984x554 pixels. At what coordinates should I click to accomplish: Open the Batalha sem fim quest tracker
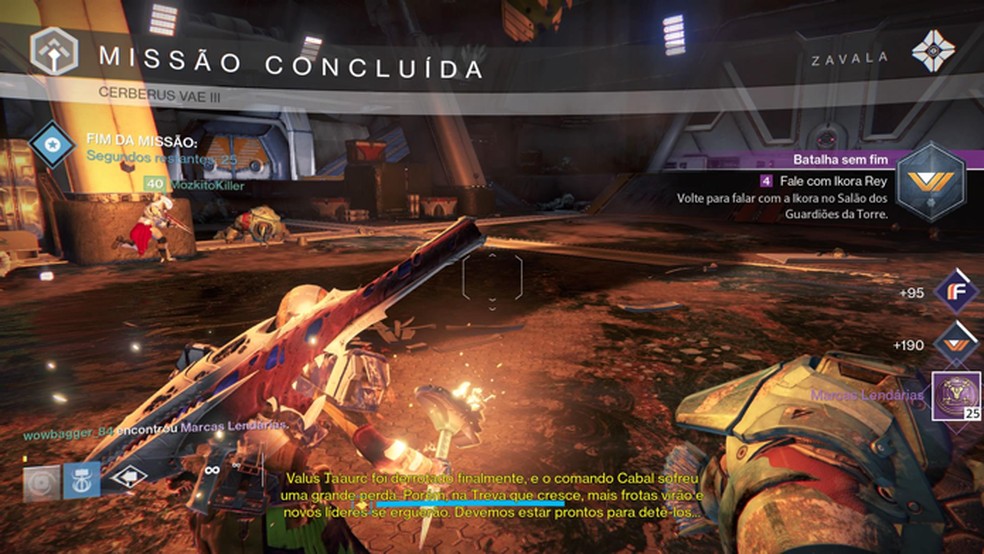point(838,158)
